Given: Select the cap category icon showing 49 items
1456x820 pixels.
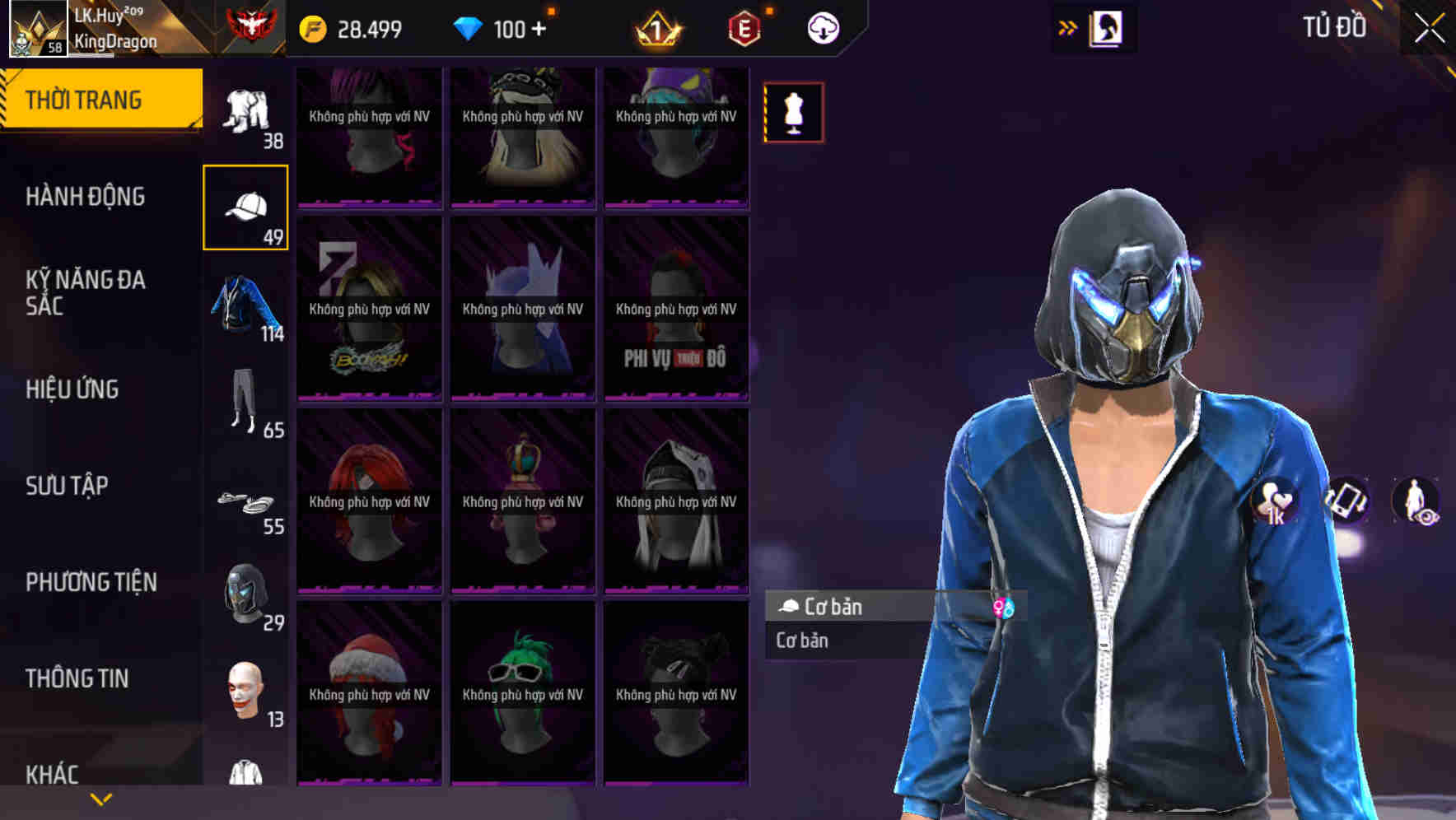Looking at the screenshot, I should pyautogui.click(x=246, y=206).
